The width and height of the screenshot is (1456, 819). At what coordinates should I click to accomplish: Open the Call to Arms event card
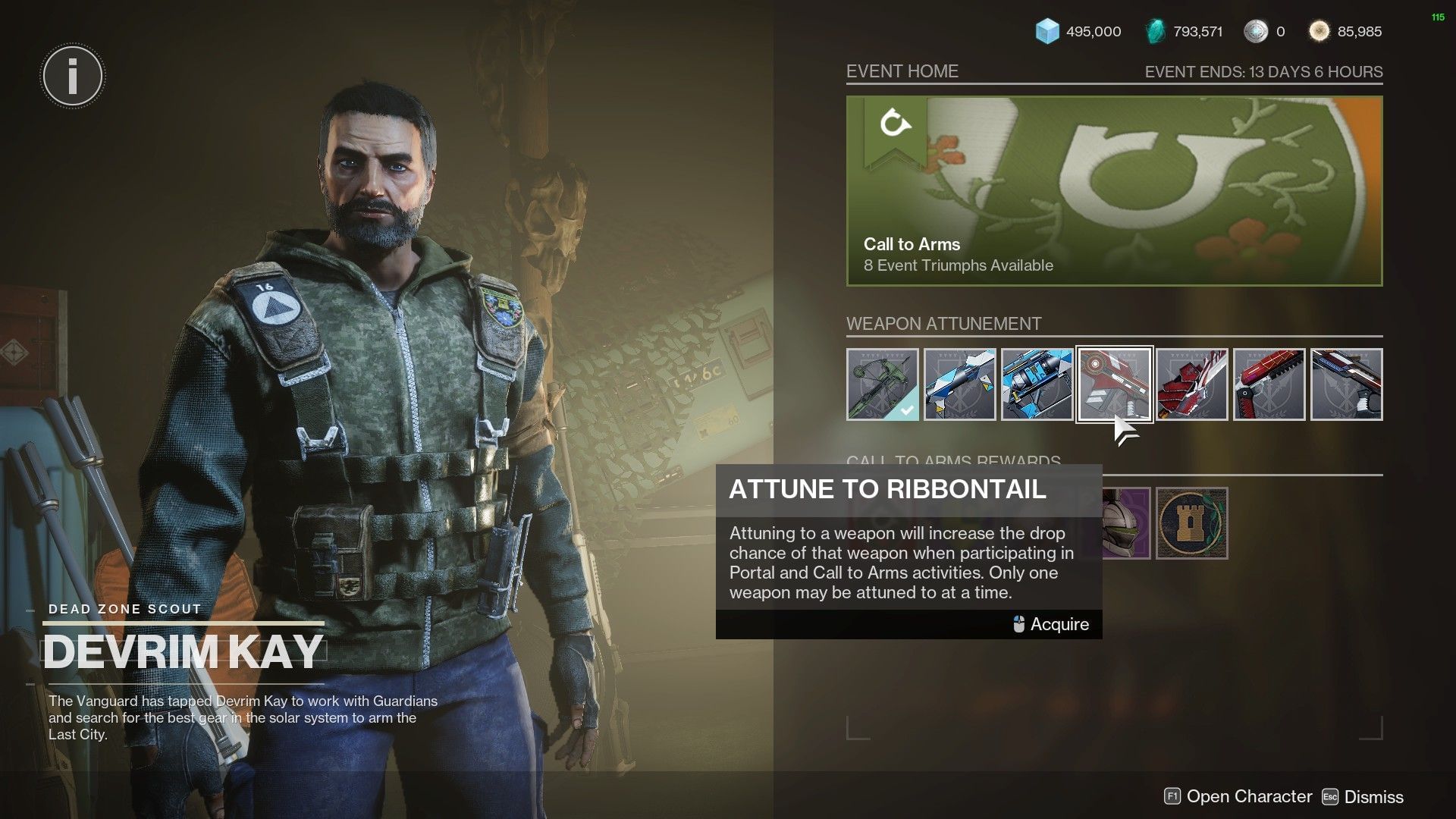1114,190
